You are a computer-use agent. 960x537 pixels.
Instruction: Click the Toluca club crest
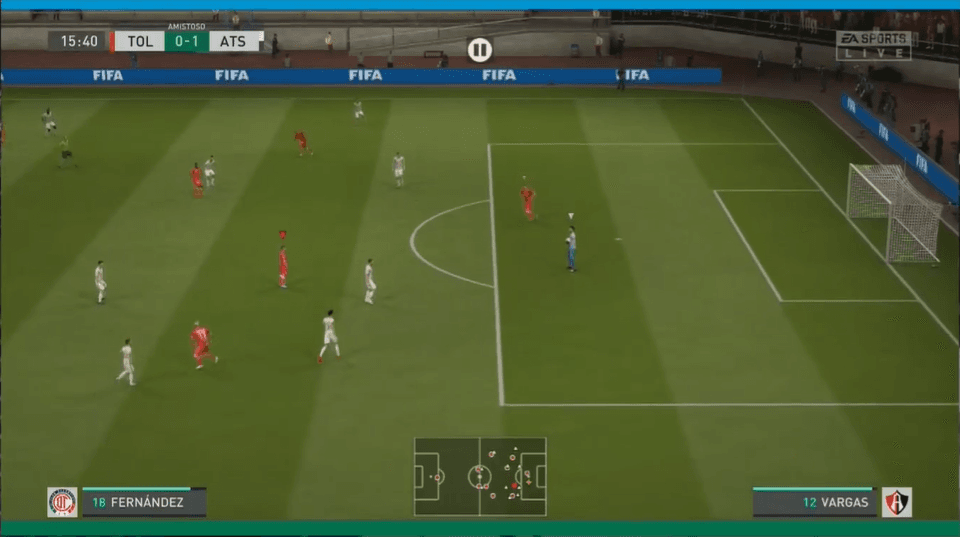click(62, 502)
